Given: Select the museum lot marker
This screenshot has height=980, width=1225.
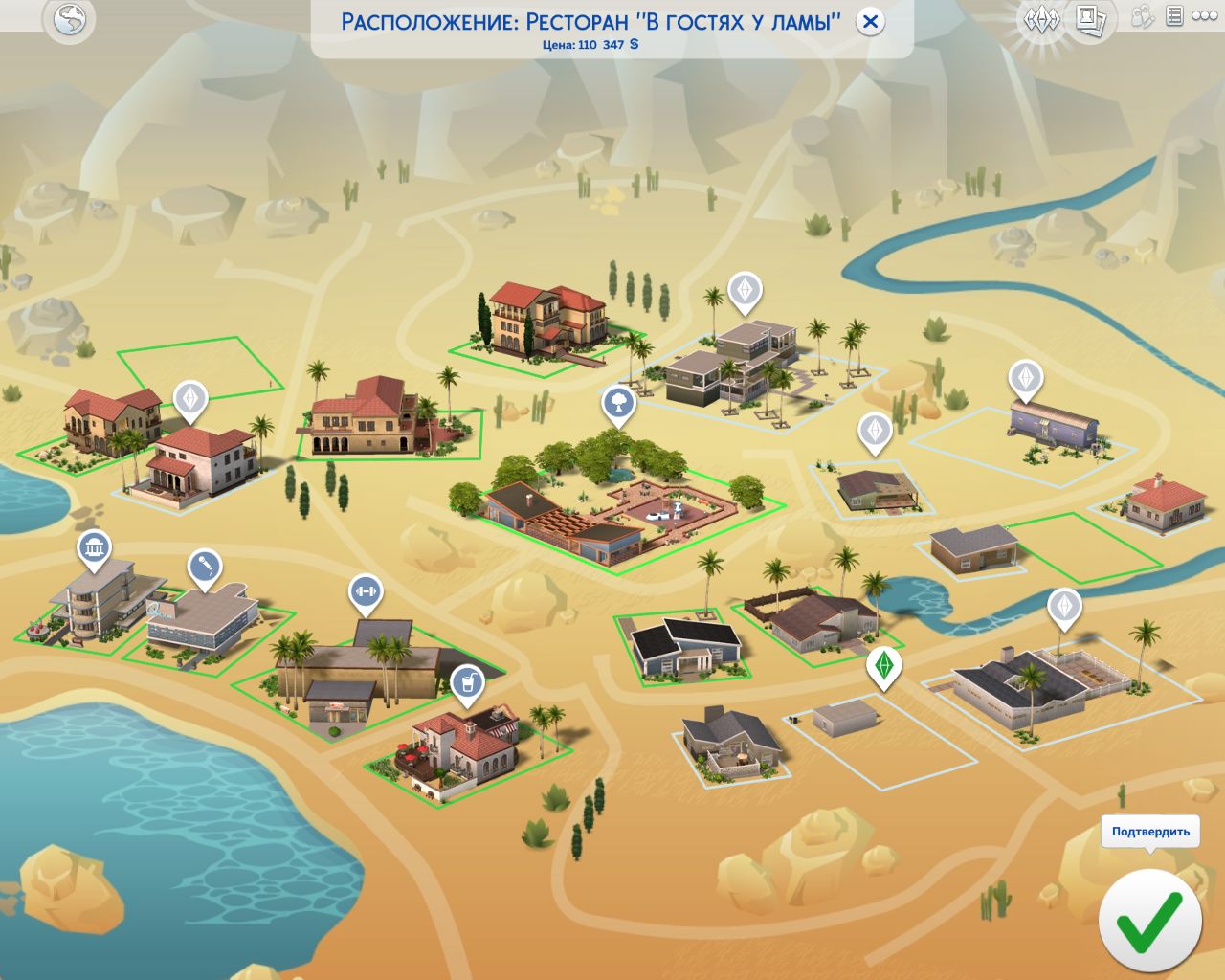Looking at the screenshot, I should 94,548.
